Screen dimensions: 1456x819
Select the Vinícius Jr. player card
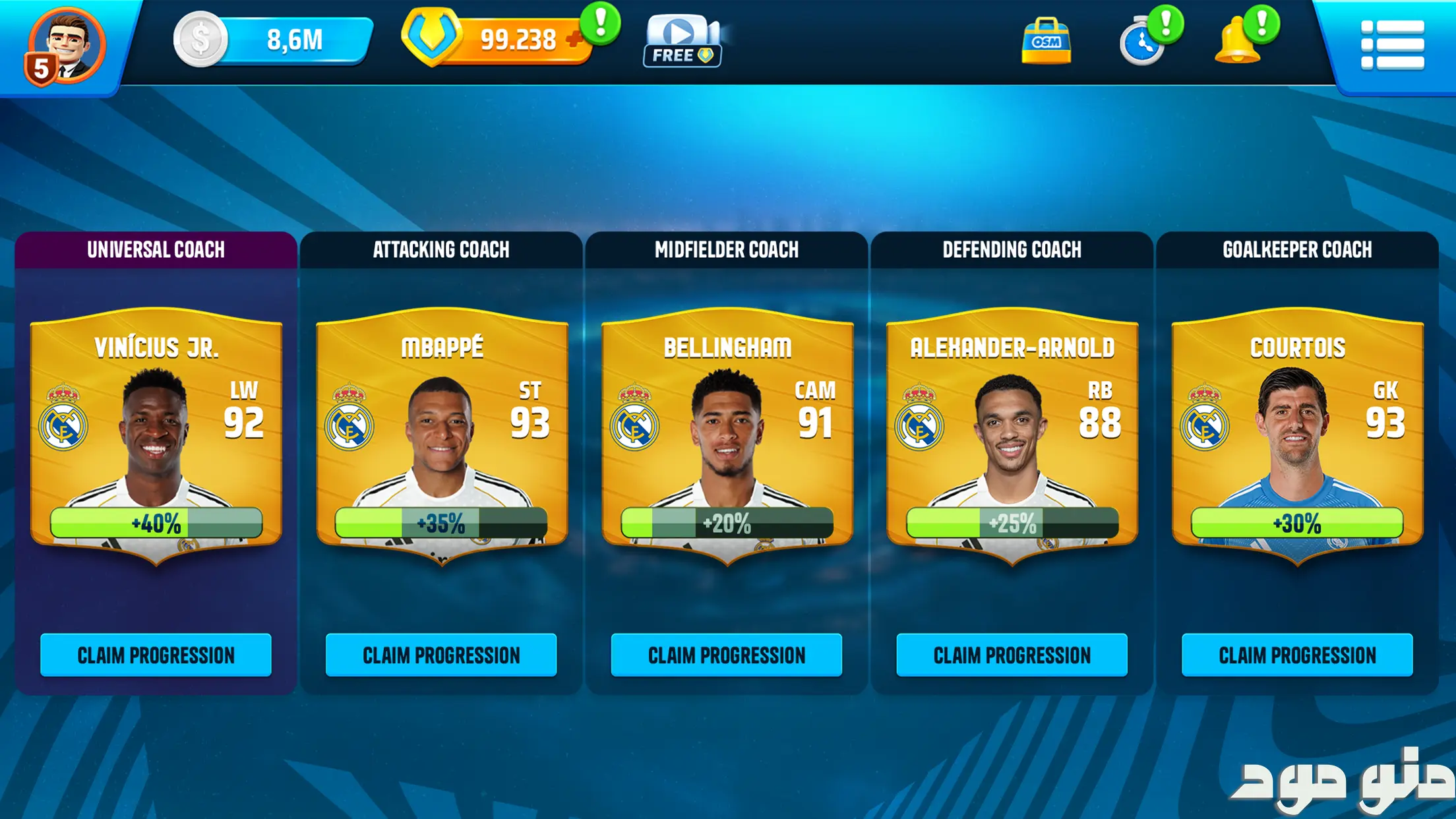click(156, 435)
